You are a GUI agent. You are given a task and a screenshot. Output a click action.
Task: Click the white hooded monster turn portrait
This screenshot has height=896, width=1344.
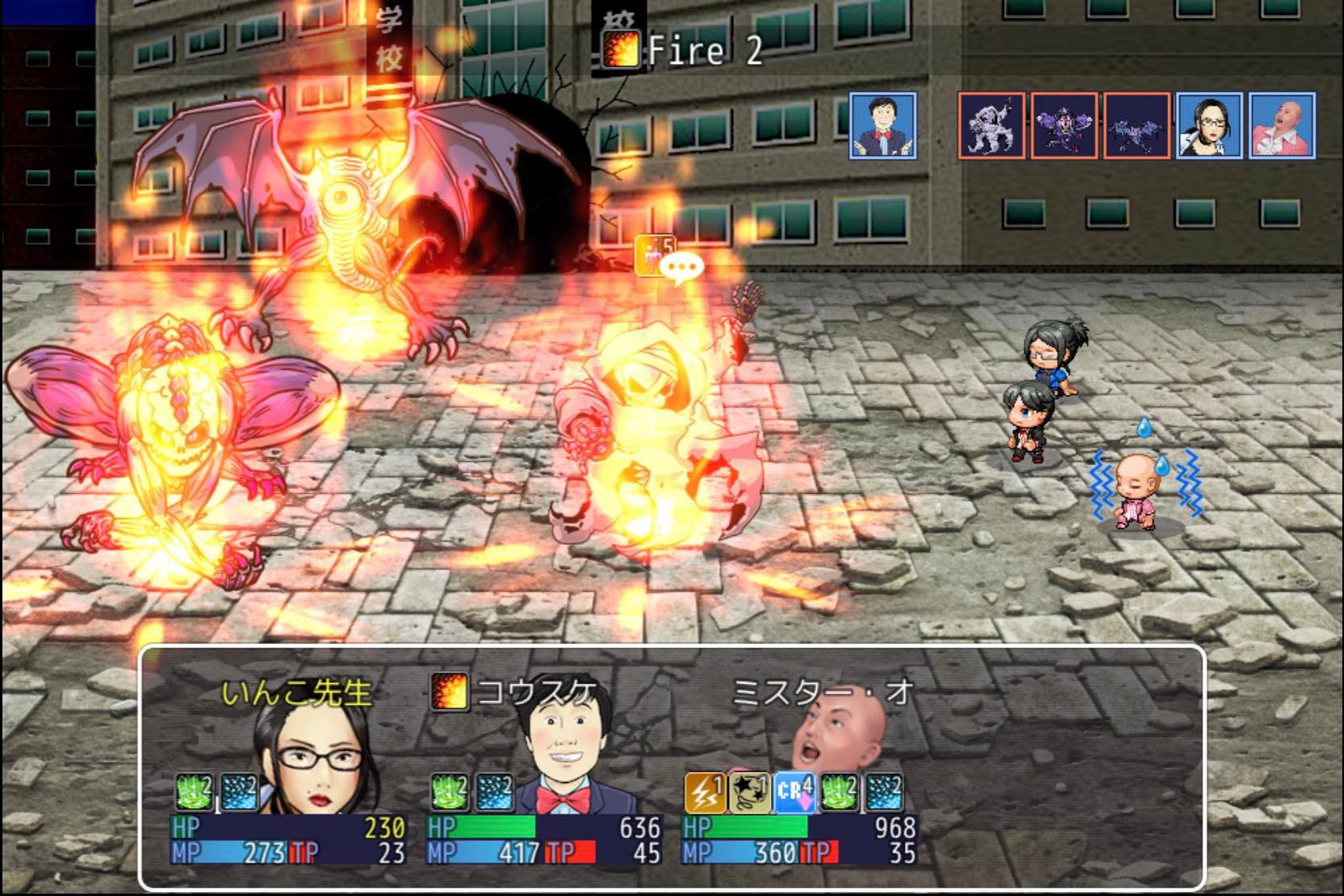click(991, 125)
